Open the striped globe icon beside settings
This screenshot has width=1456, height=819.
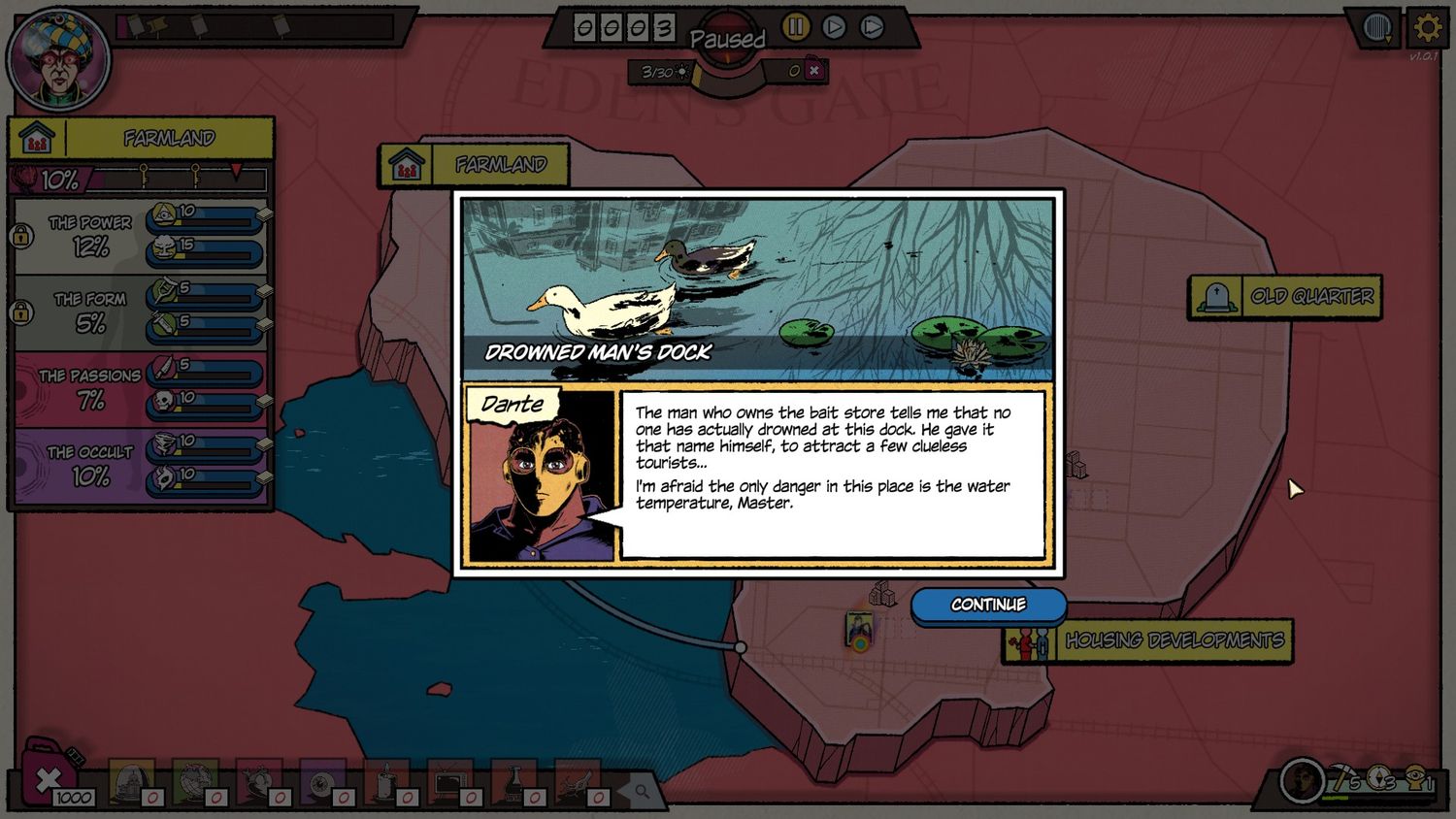tap(1377, 28)
